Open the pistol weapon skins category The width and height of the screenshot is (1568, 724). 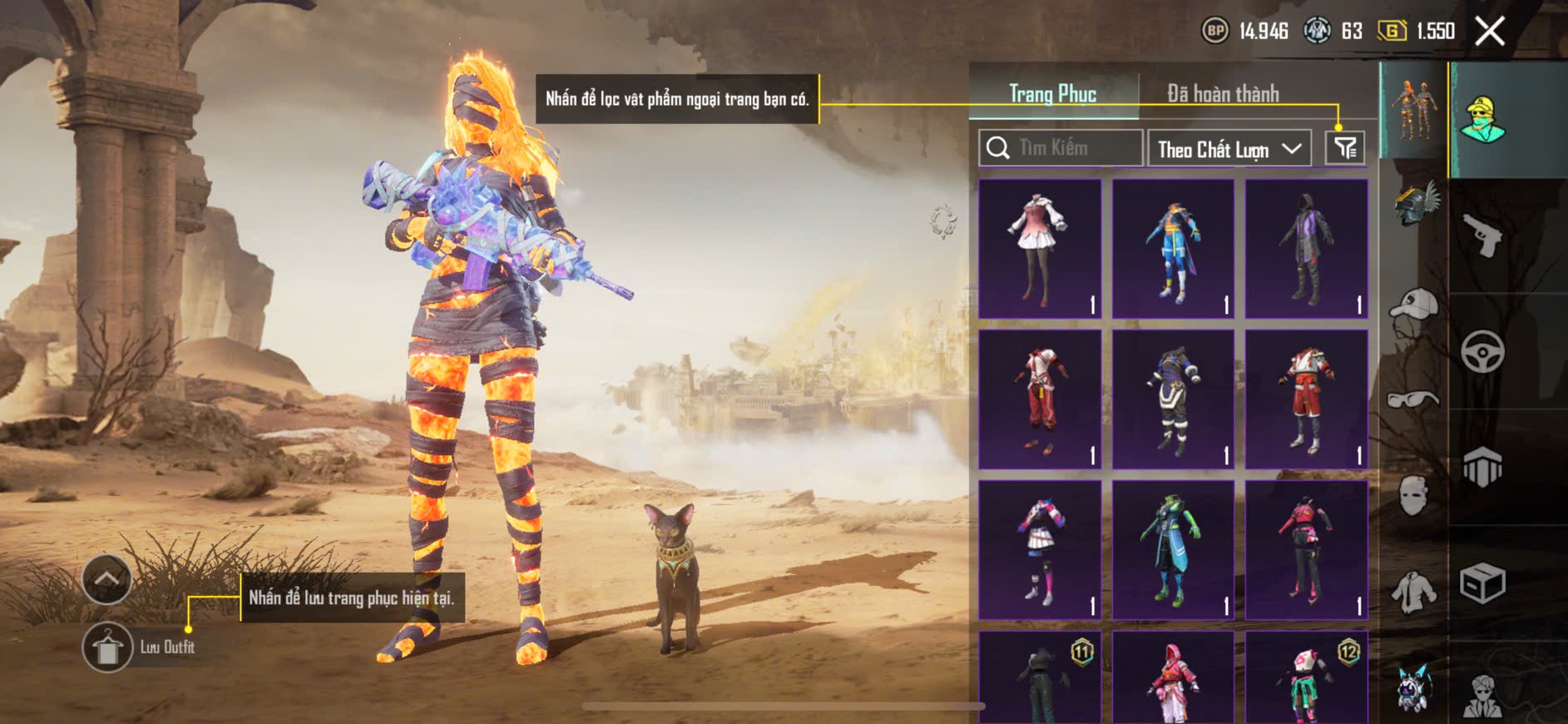pyautogui.click(x=1481, y=236)
